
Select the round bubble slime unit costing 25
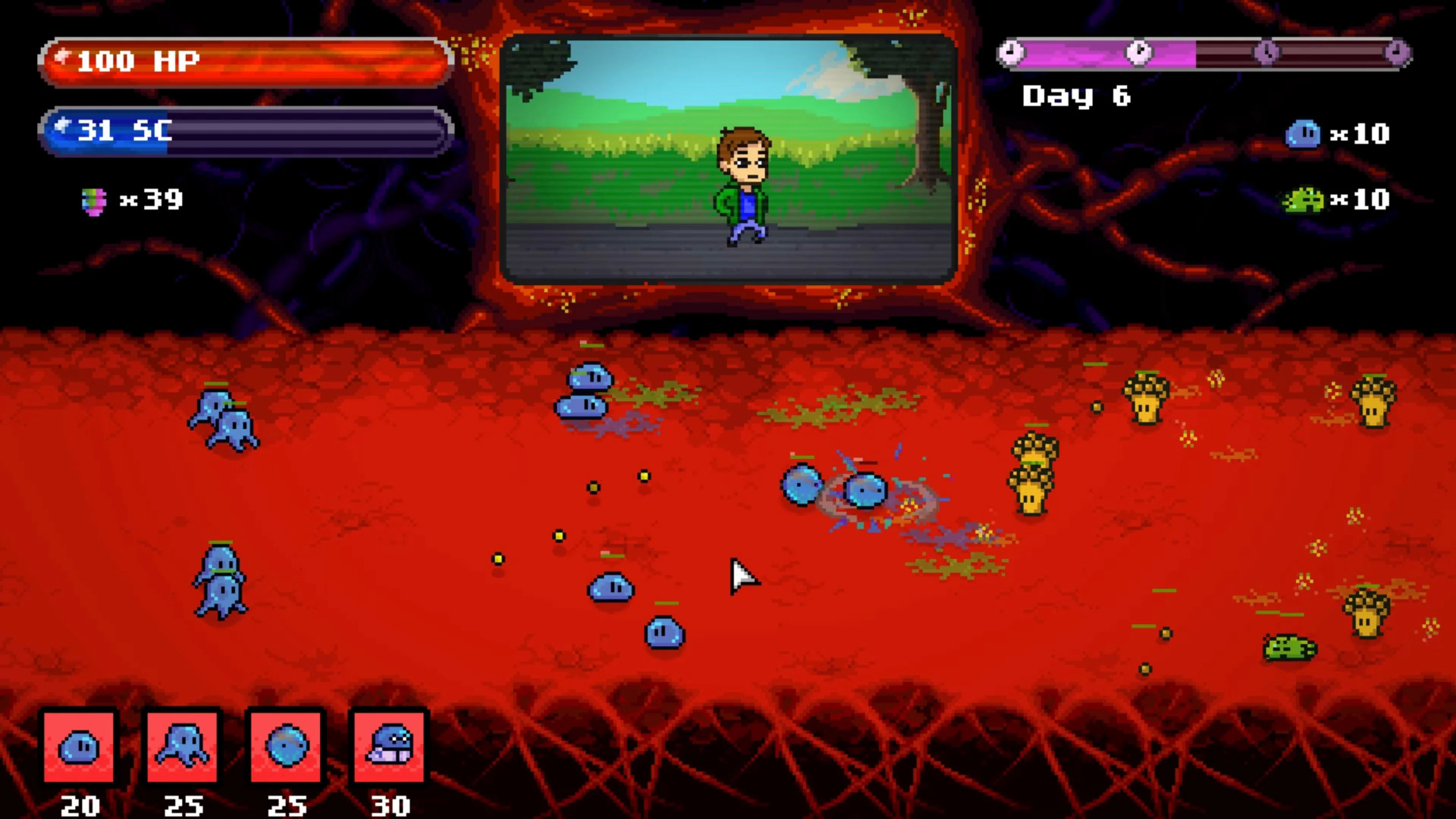(x=286, y=747)
